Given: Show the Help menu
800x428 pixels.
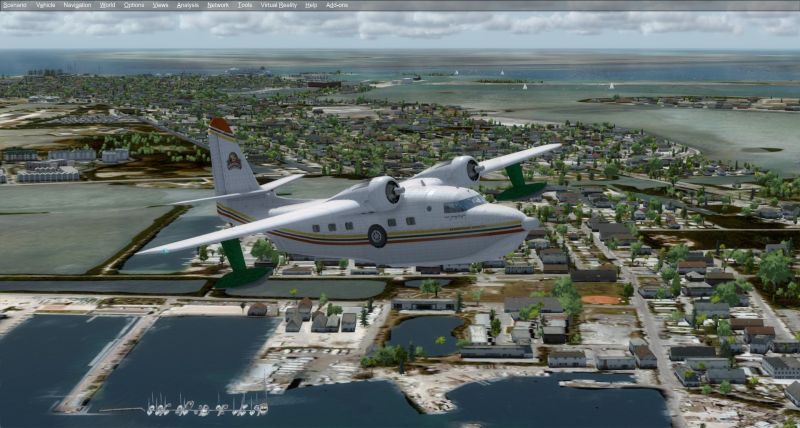Looking at the screenshot, I should [x=311, y=5].
